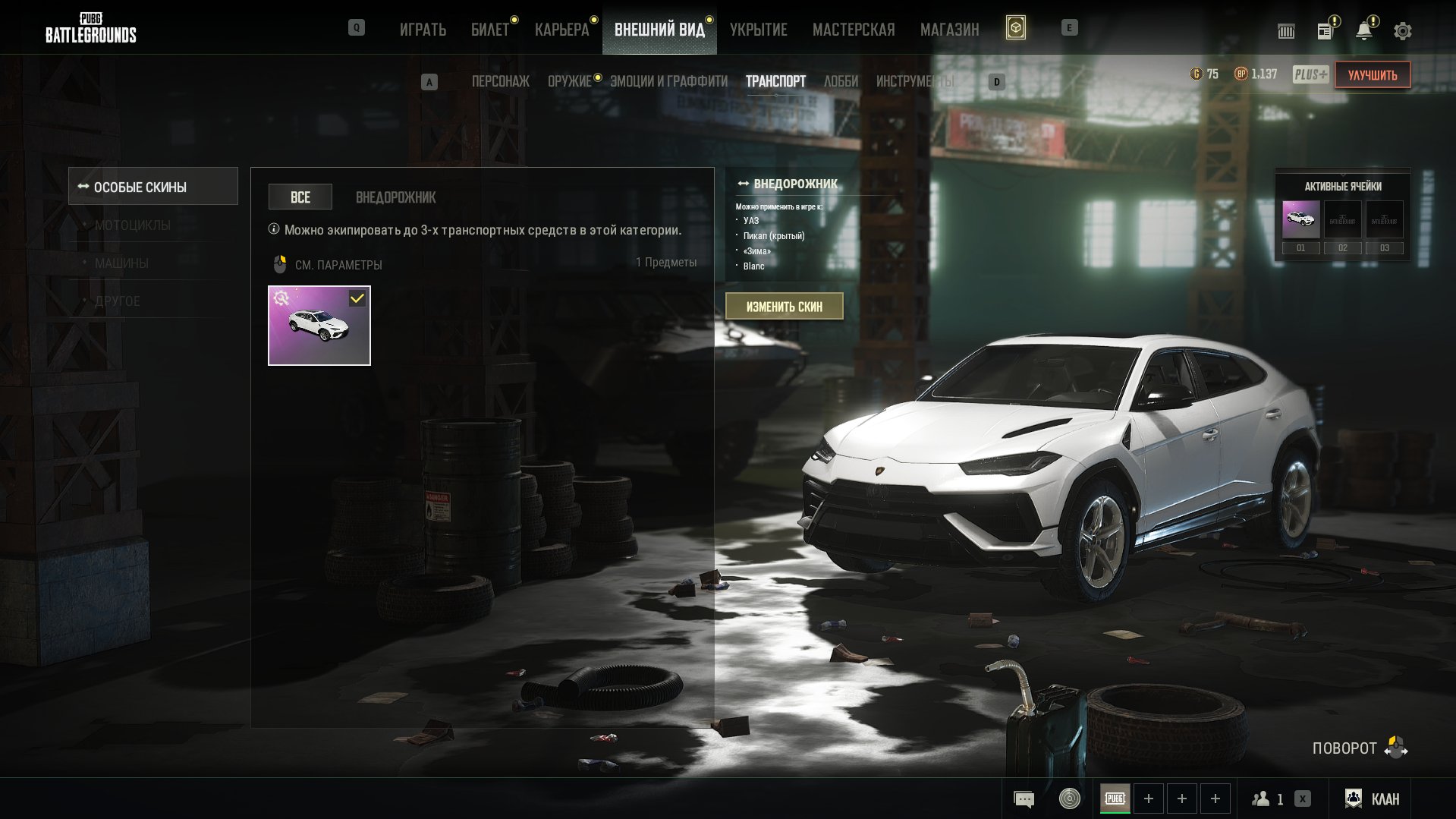
Task: Open the МАСТЕРСКАЯ workshop tab
Action: tap(854, 30)
